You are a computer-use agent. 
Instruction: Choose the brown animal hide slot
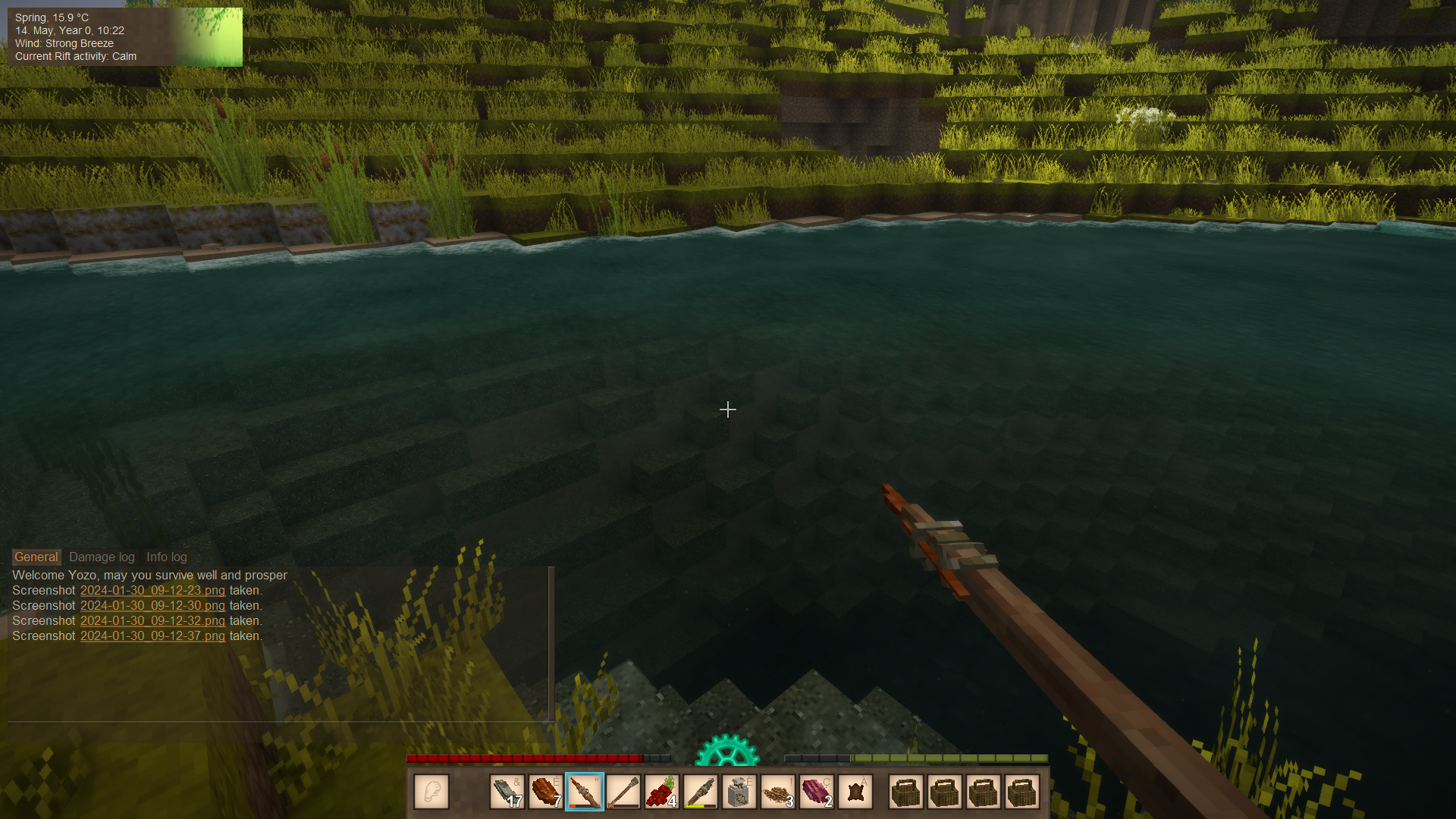pyautogui.click(x=855, y=792)
